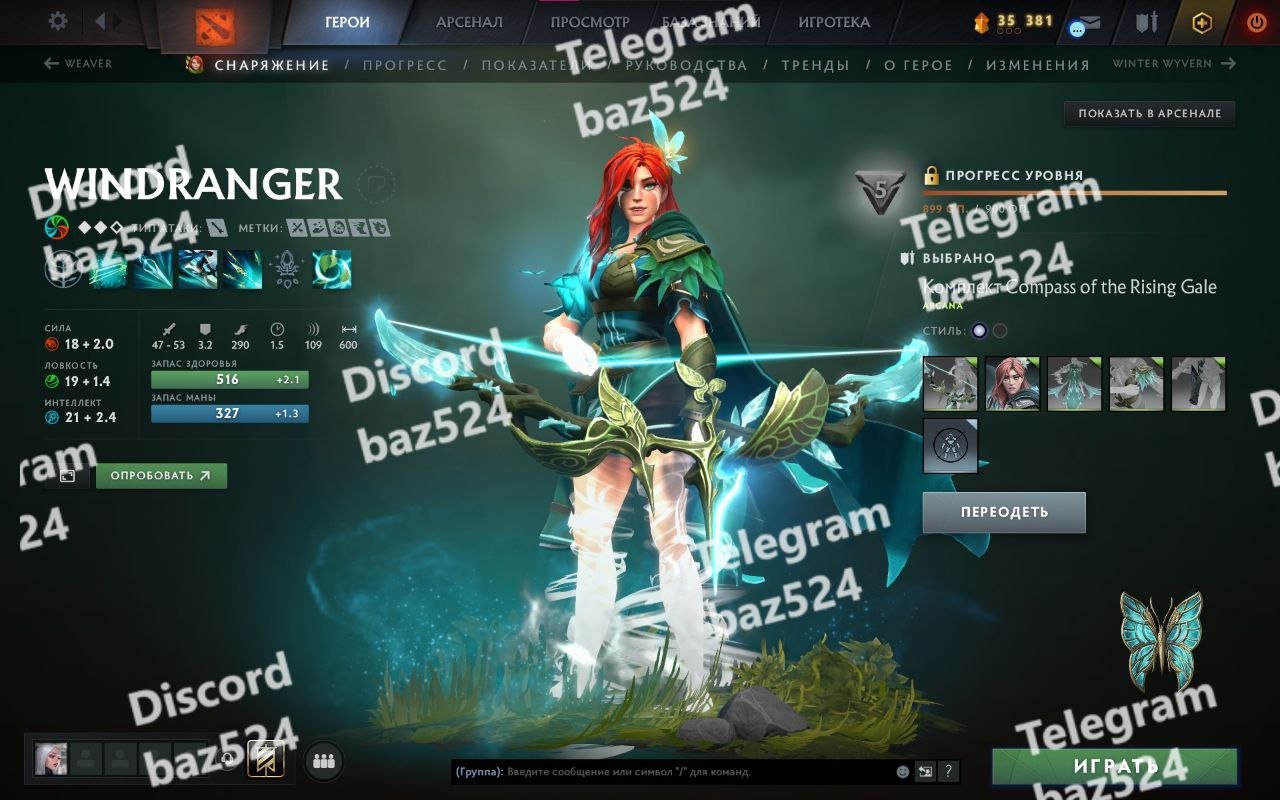Switch to the Изменения sub-tab

1037,65
